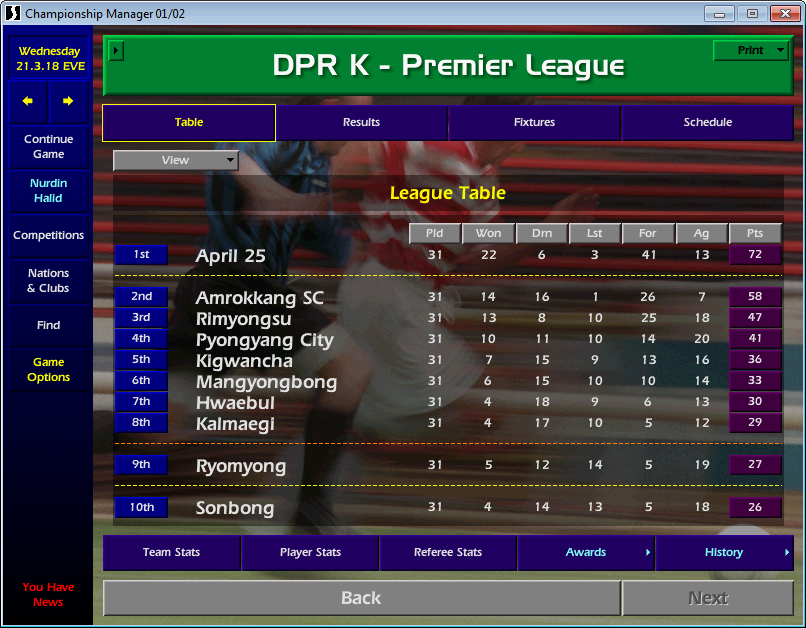
Task: Go back with the yellow left arrow
Action: (x=28, y=101)
